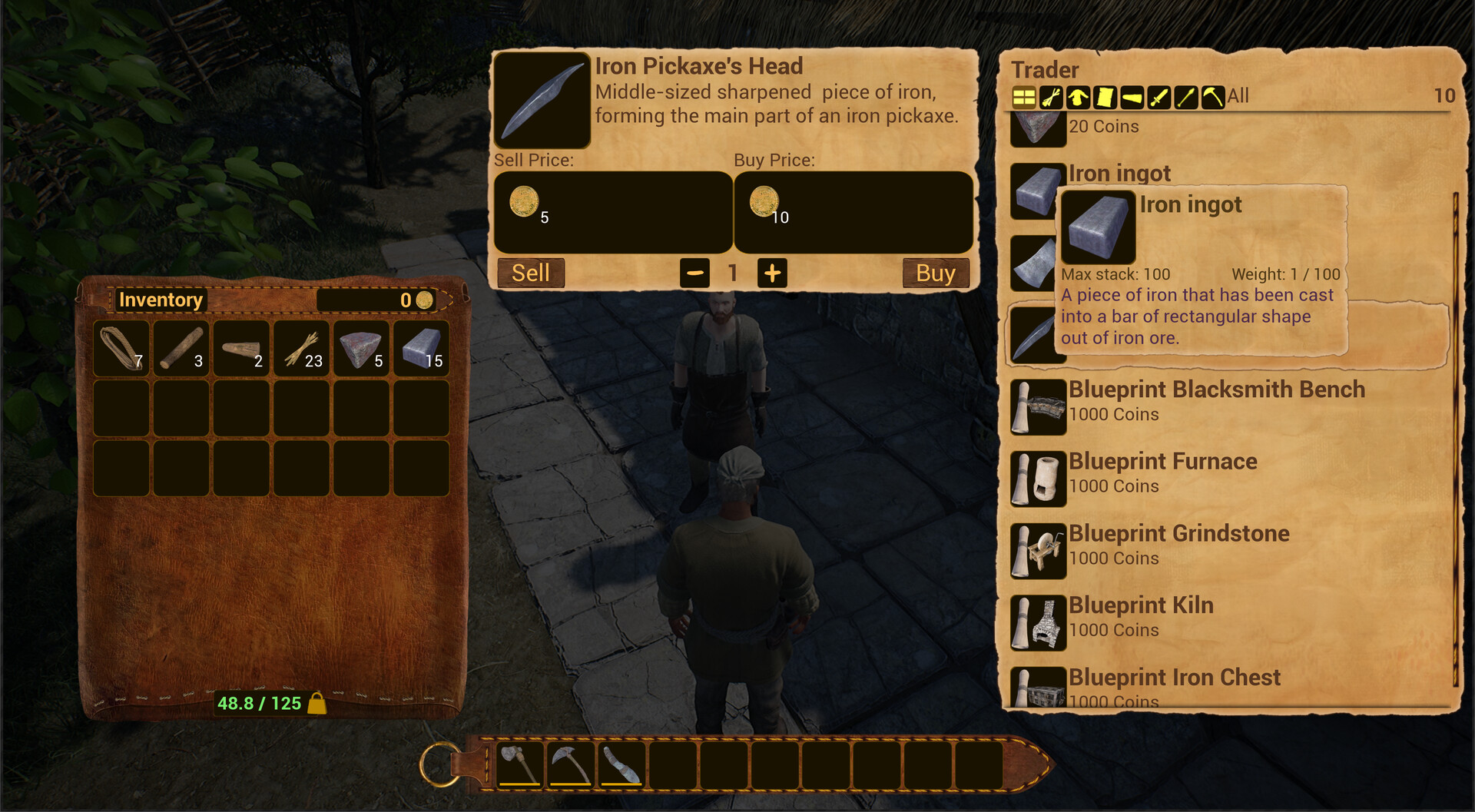Select the scroll blueprints filter in Trader
The height and width of the screenshot is (812, 1475).
[x=1105, y=98]
